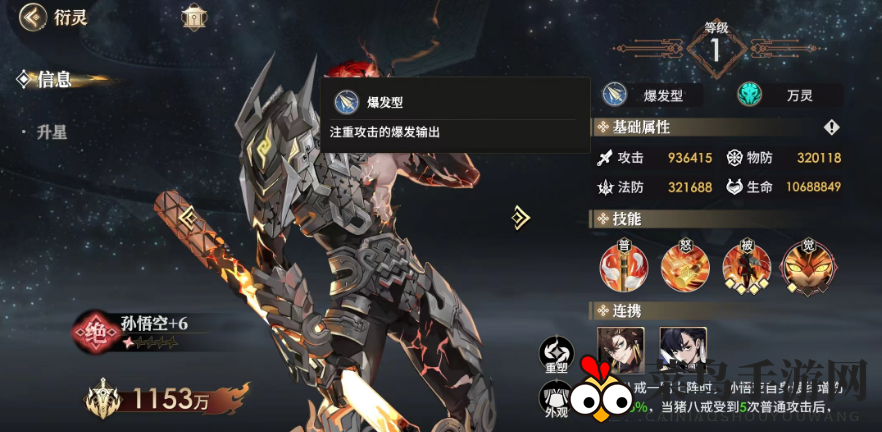
Task: Select the first 连携 partner portrait
Action: (621, 351)
